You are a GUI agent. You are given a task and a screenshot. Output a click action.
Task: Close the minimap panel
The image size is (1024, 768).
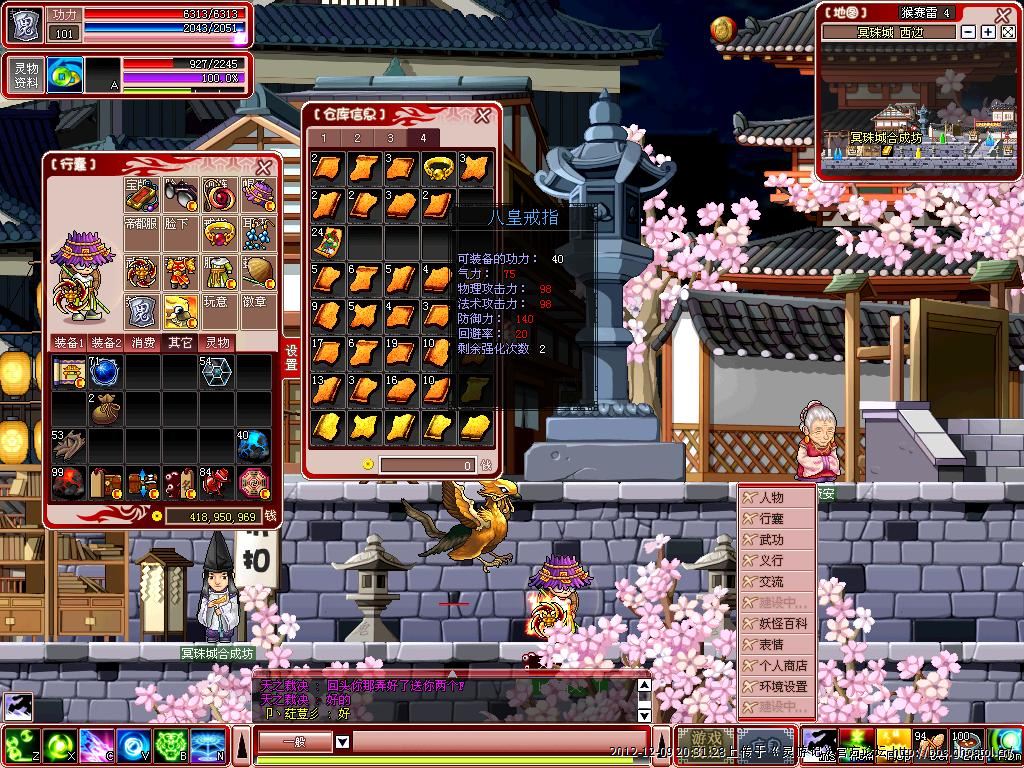1004,13
